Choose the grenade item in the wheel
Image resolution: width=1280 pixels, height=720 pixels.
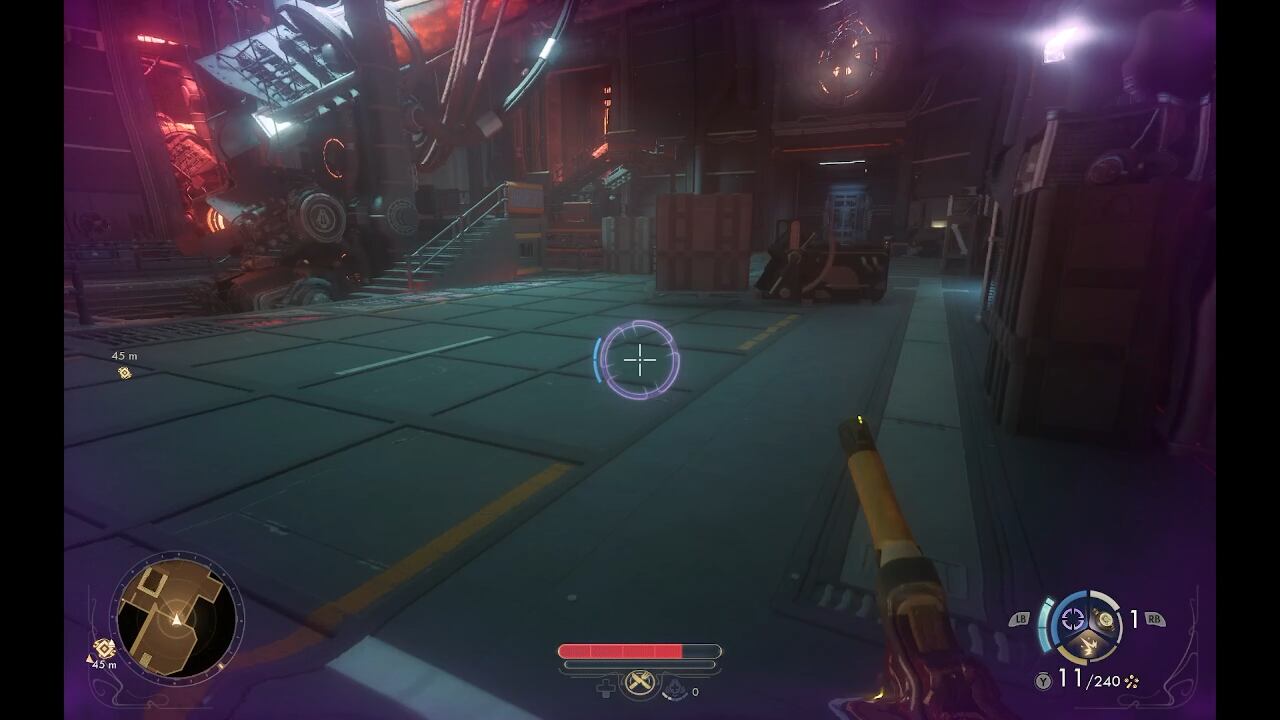1105,620
